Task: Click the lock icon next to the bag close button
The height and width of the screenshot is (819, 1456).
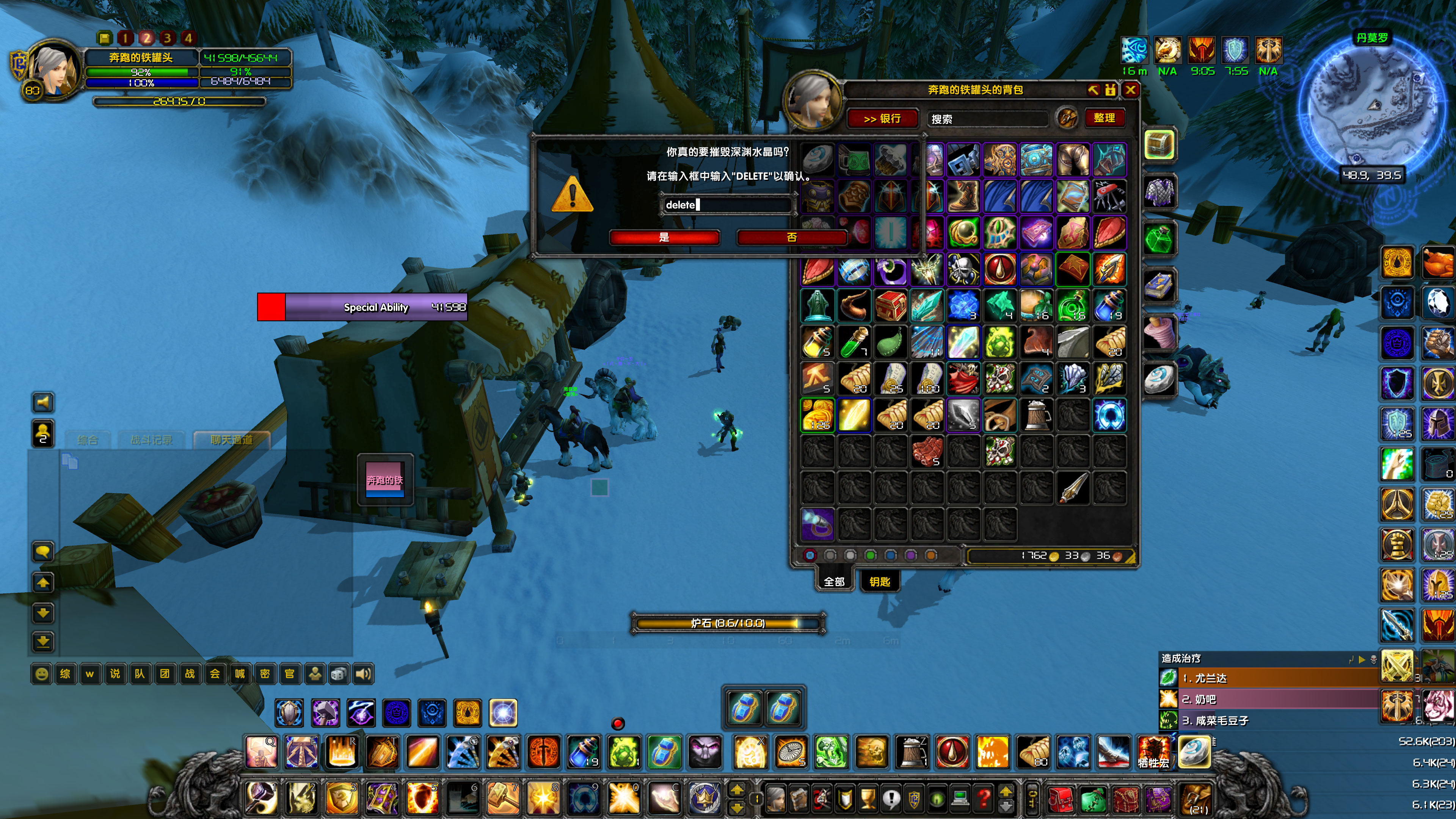Action: 1110,91
